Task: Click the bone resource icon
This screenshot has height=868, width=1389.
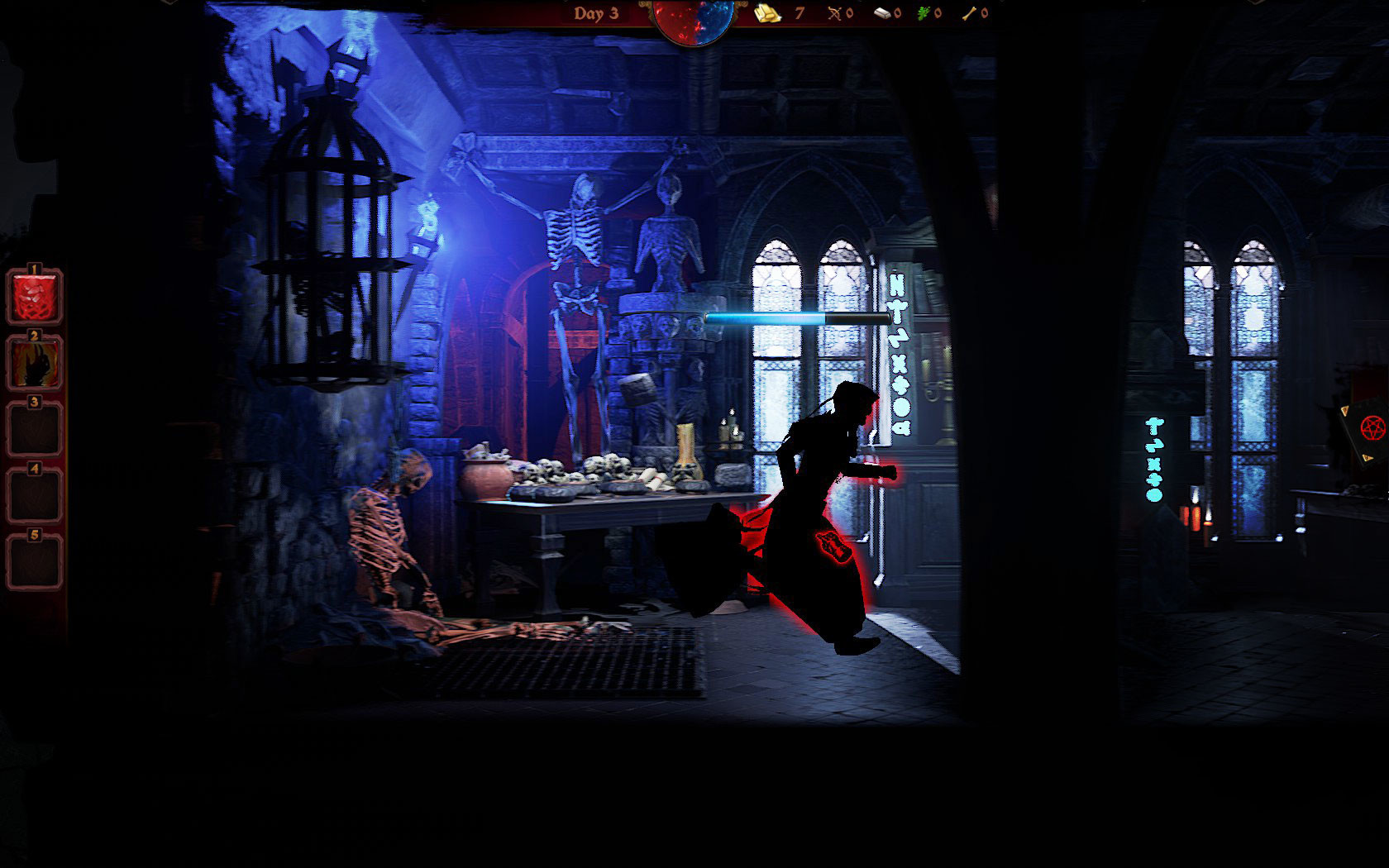Action: coord(969,12)
